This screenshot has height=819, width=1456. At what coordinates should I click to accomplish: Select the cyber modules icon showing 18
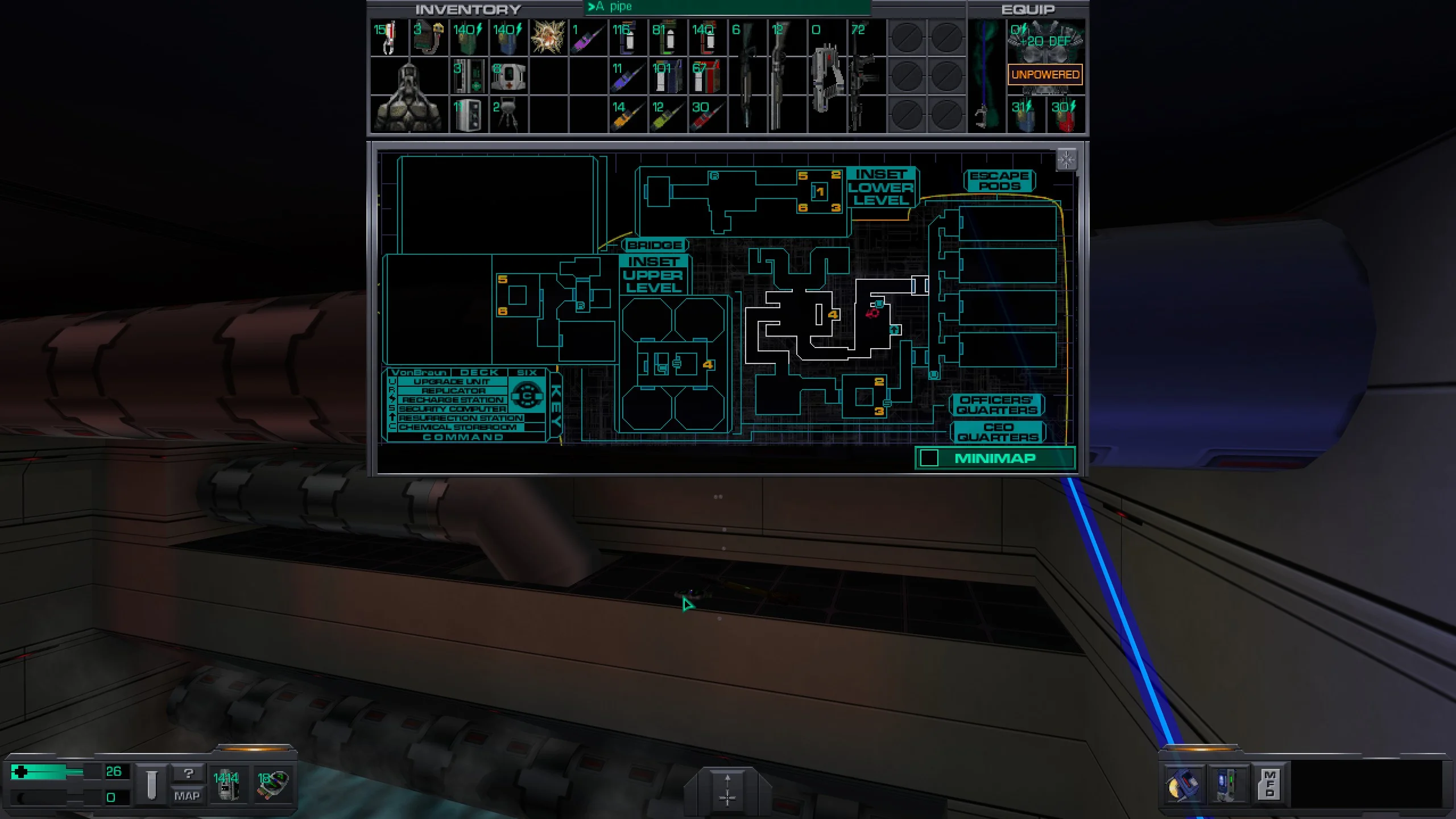(273, 784)
